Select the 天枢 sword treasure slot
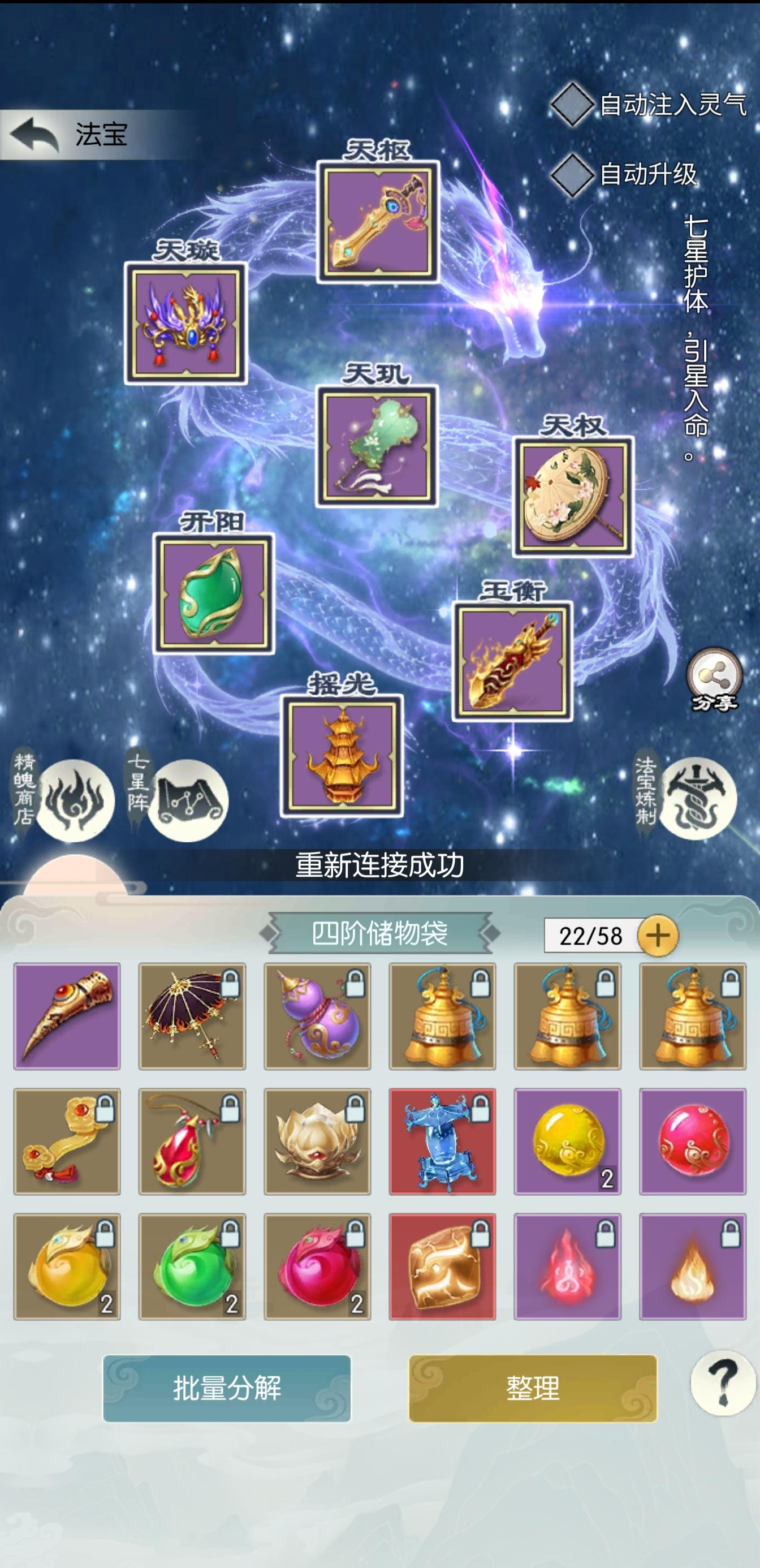The image size is (760, 1568). (x=377, y=222)
